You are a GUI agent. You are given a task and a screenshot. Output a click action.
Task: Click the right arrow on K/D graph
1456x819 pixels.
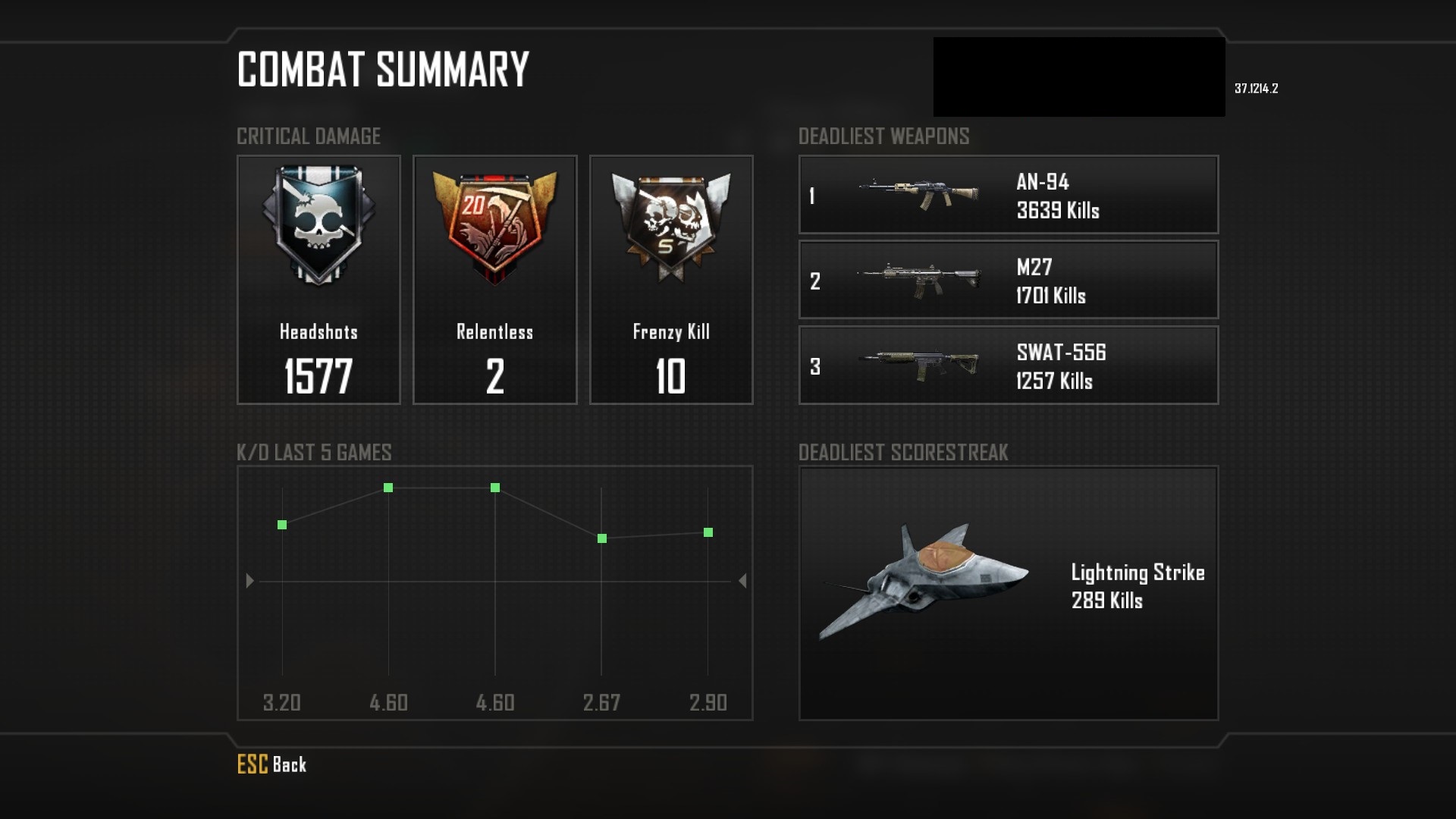(x=742, y=581)
